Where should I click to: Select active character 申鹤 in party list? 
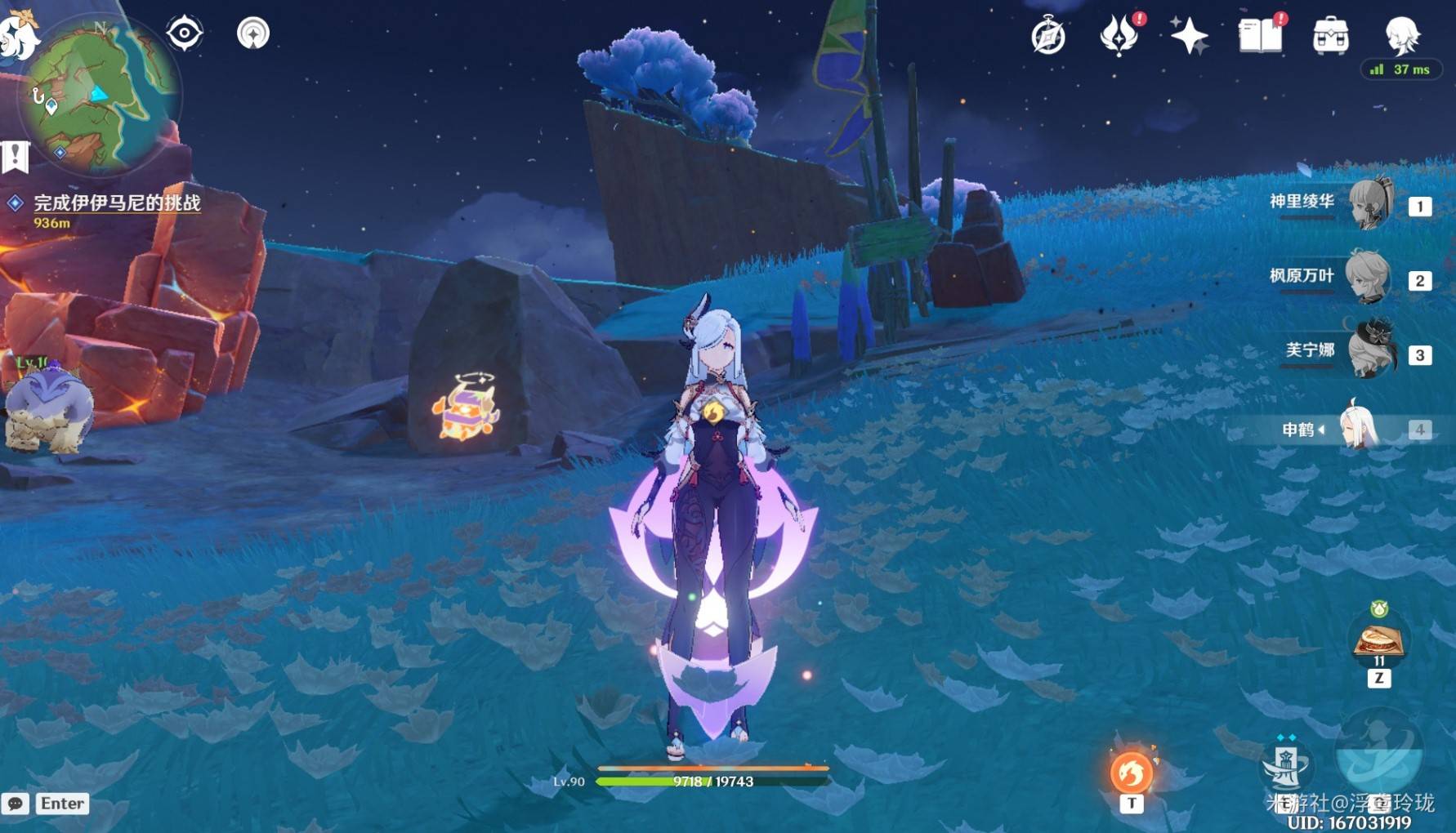tap(1360, 428)
